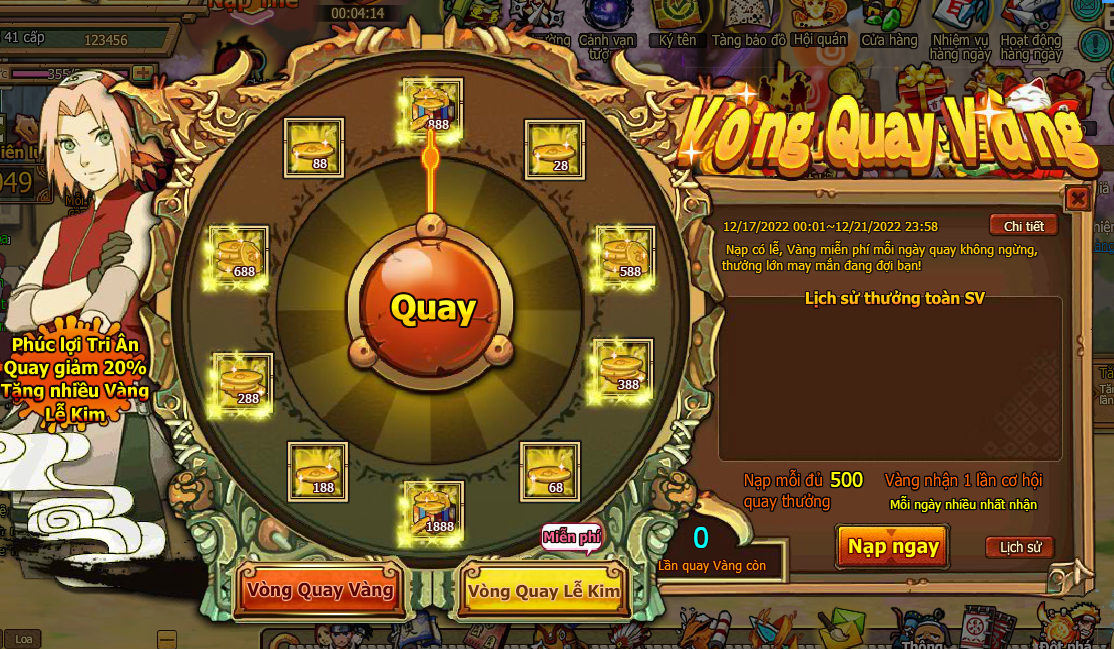The width and height of the screenshot is (1114, 649).
Task: Switch to Vòng Quay Lễ Kim tab
Action: click(543, 590)
